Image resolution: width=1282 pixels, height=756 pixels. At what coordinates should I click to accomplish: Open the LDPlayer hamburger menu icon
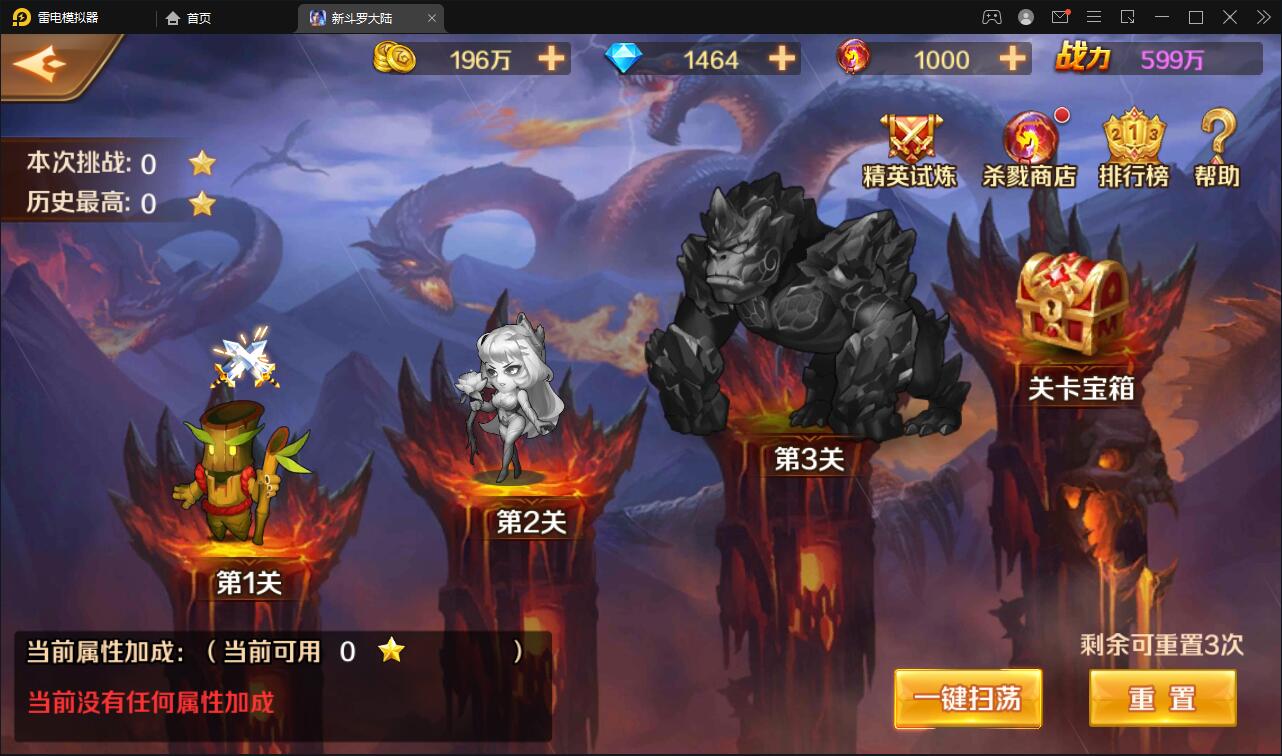point(1094,17)
